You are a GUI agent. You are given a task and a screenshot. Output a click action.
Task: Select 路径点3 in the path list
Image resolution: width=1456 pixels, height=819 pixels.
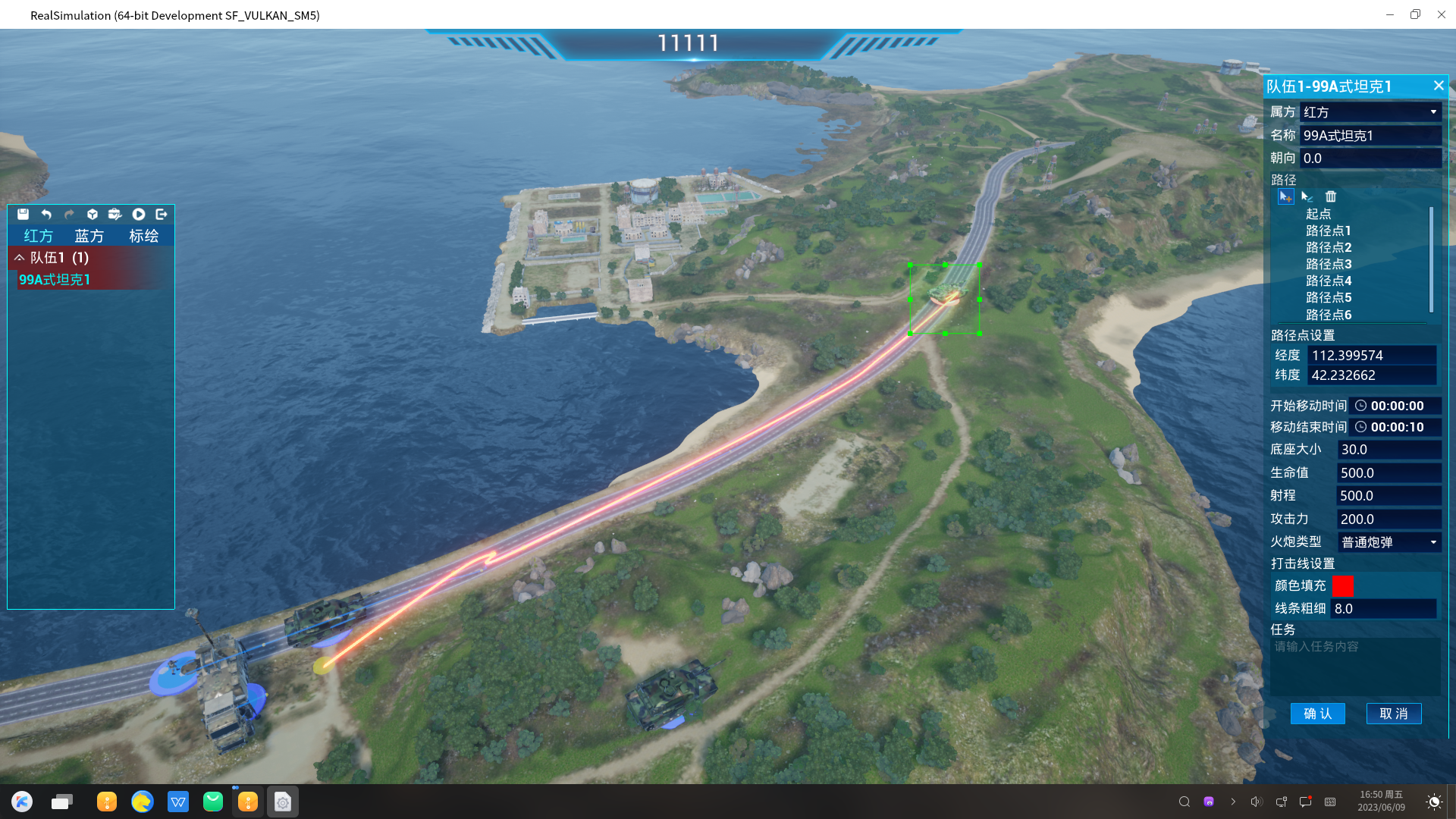(1329, 264)
